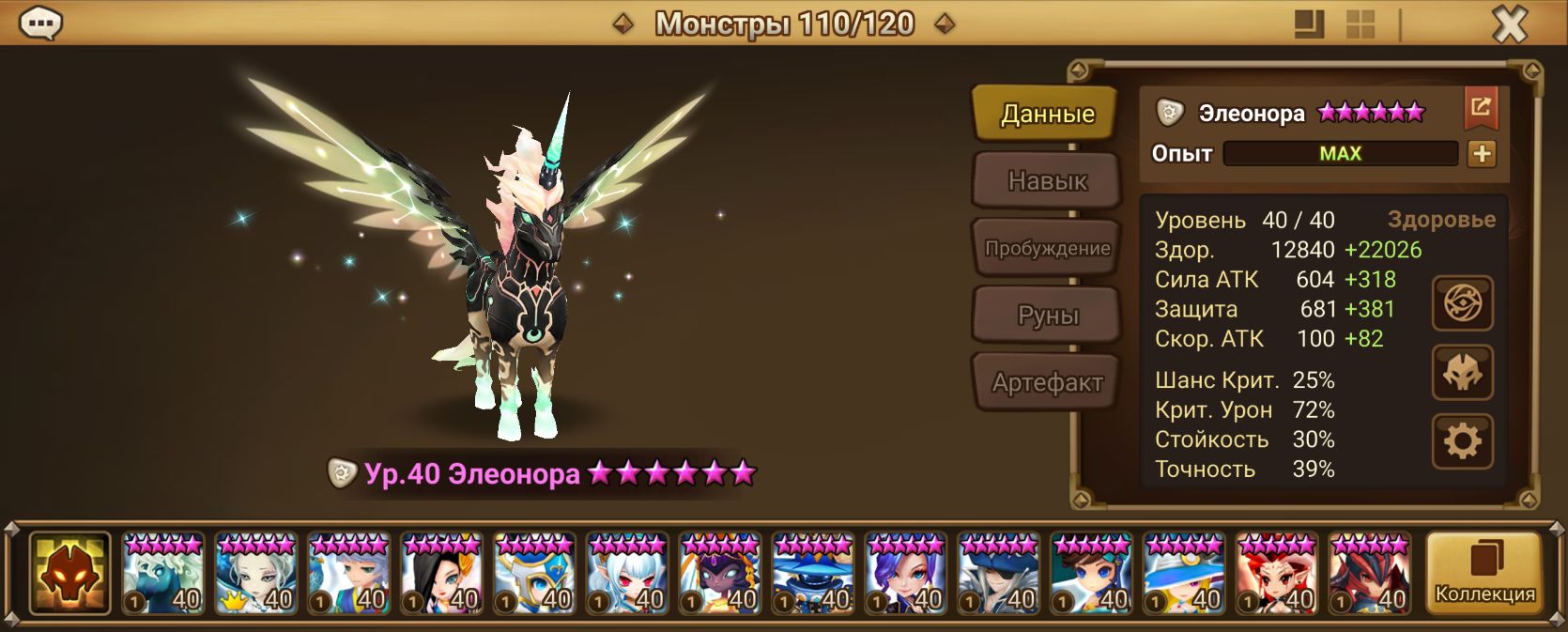
Task: Open the Коллекция button
Action: point(1484,574)
